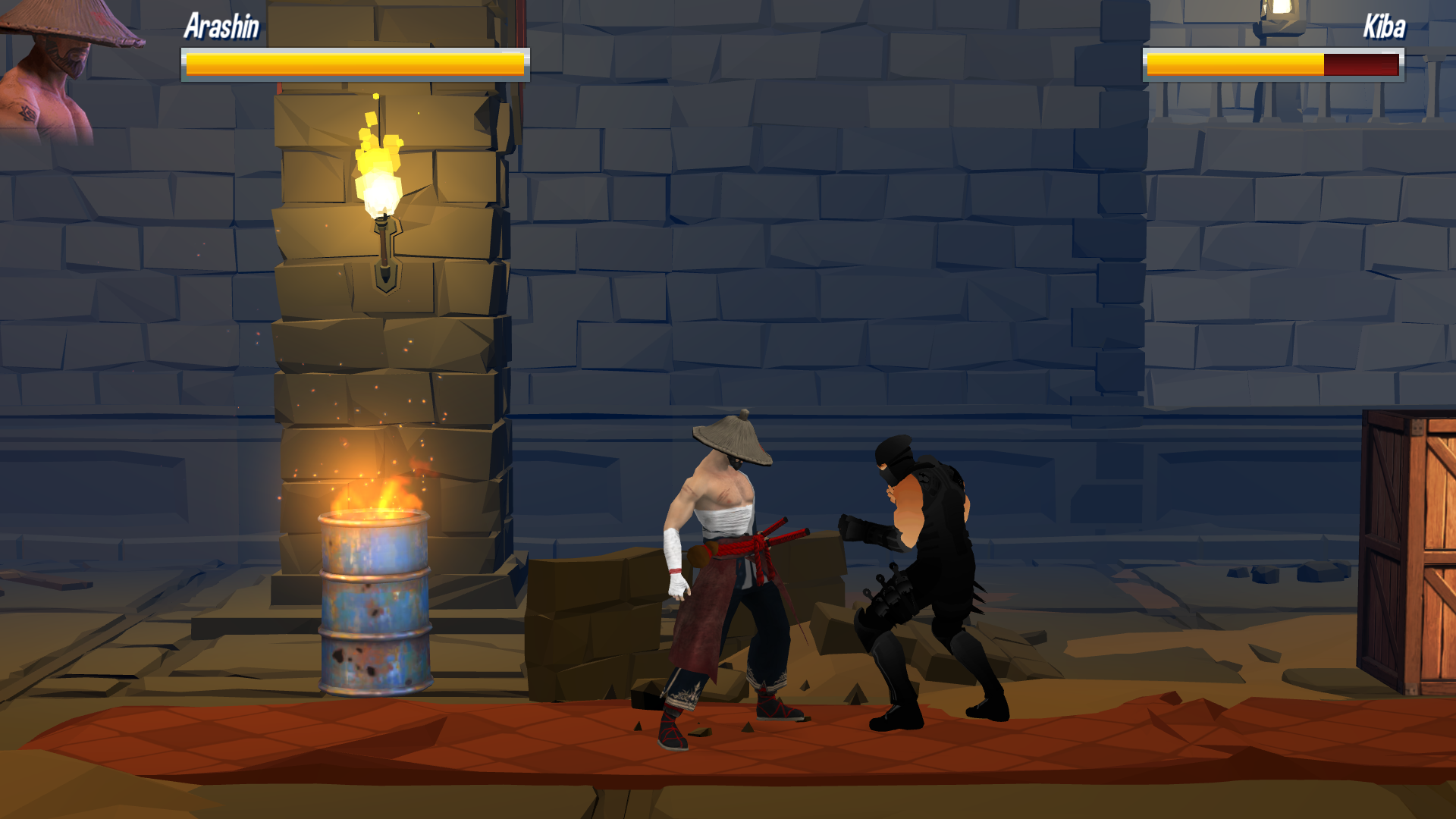Click Kiba's head mask
Screen dimensions: 1456x819
click(x=895, y=459)
